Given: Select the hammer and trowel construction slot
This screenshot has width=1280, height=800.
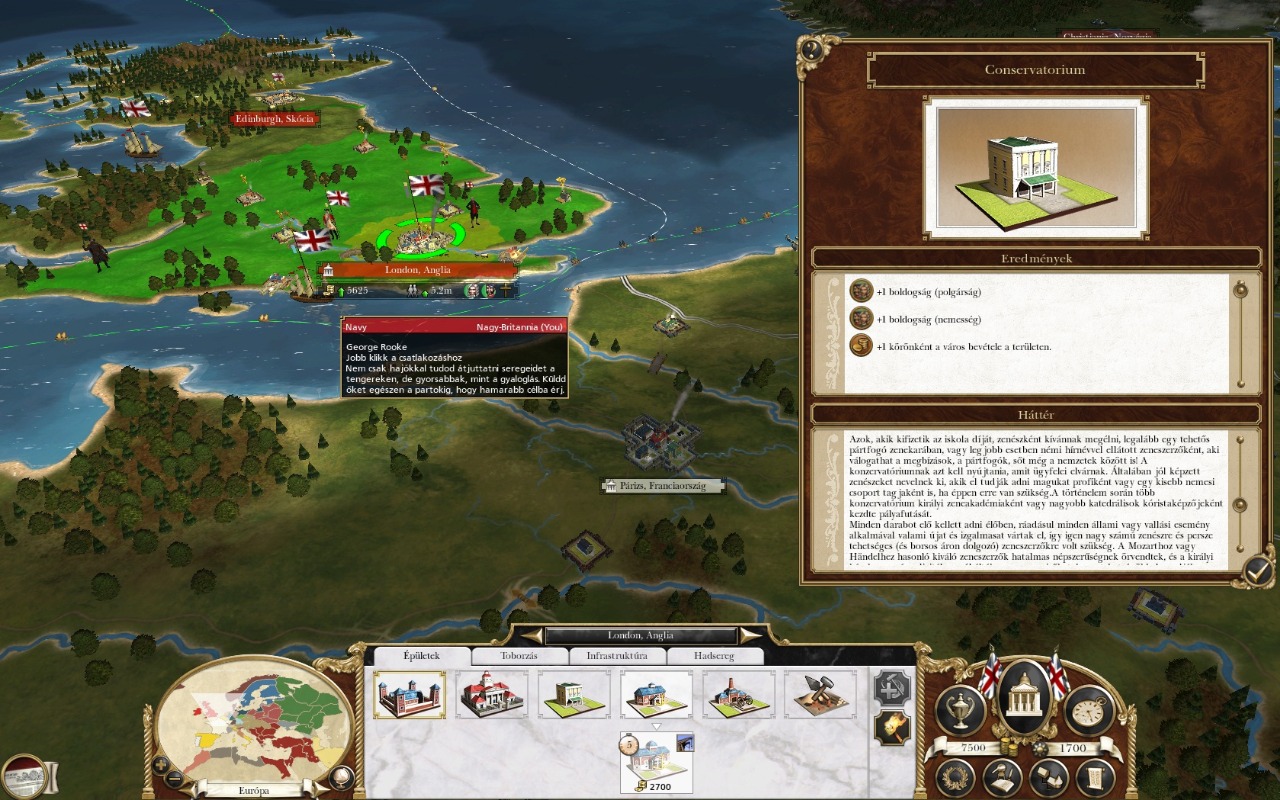Looking at the screenshot, I should click(x=820, y=694).
